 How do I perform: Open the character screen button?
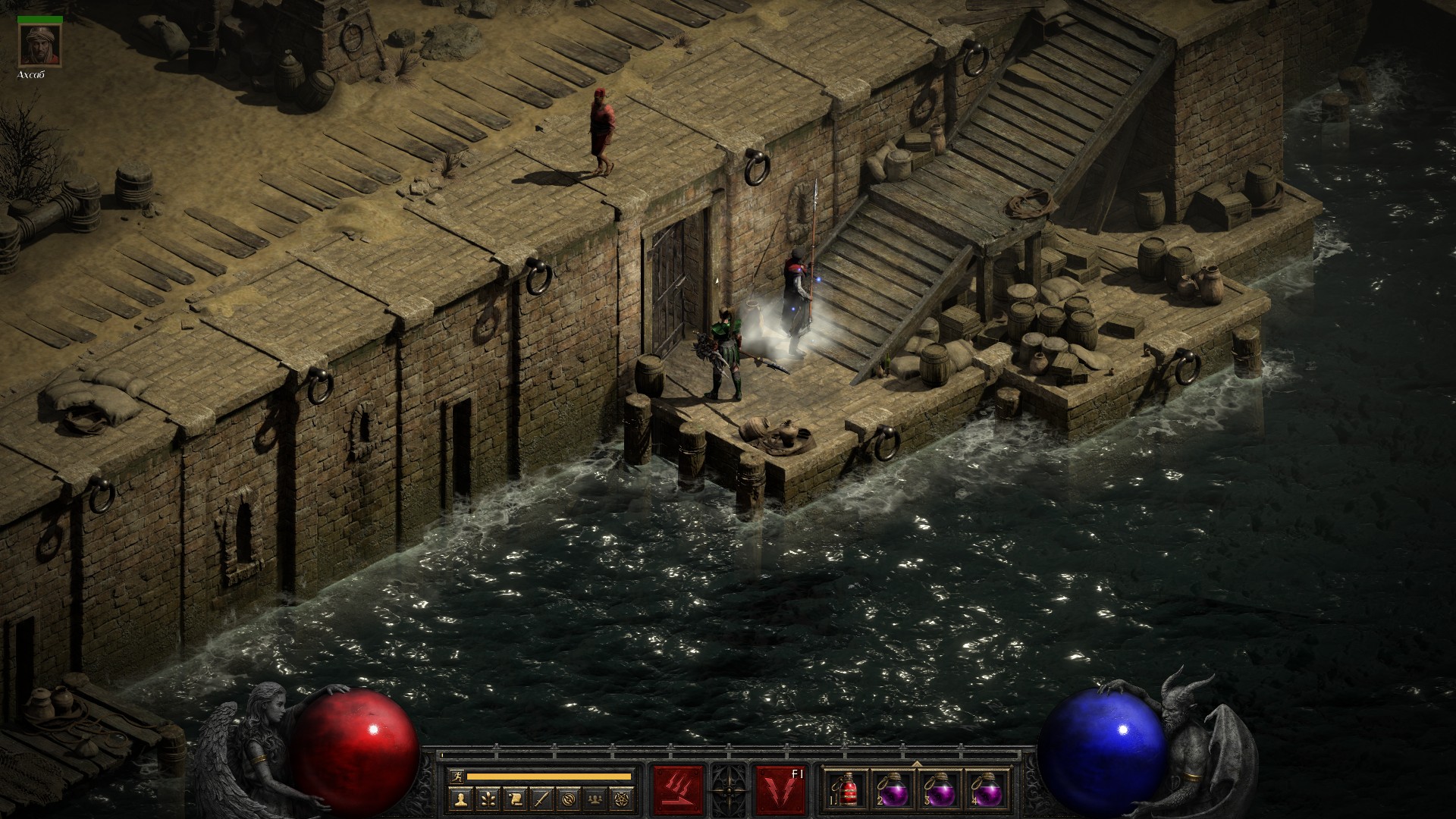(x=460, y=798)
